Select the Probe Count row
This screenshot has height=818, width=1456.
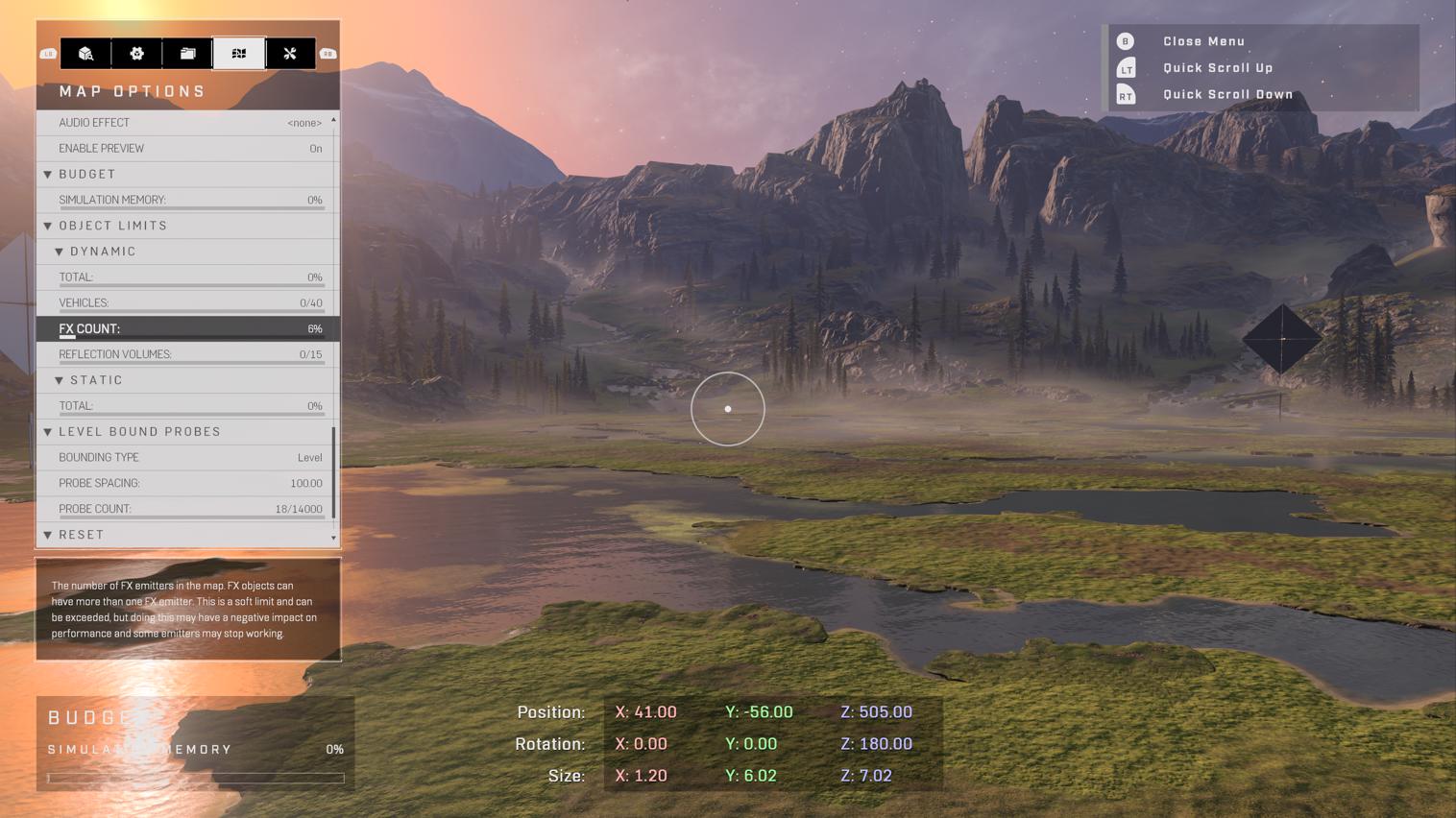pyautogui.click(x=189, y=509)
